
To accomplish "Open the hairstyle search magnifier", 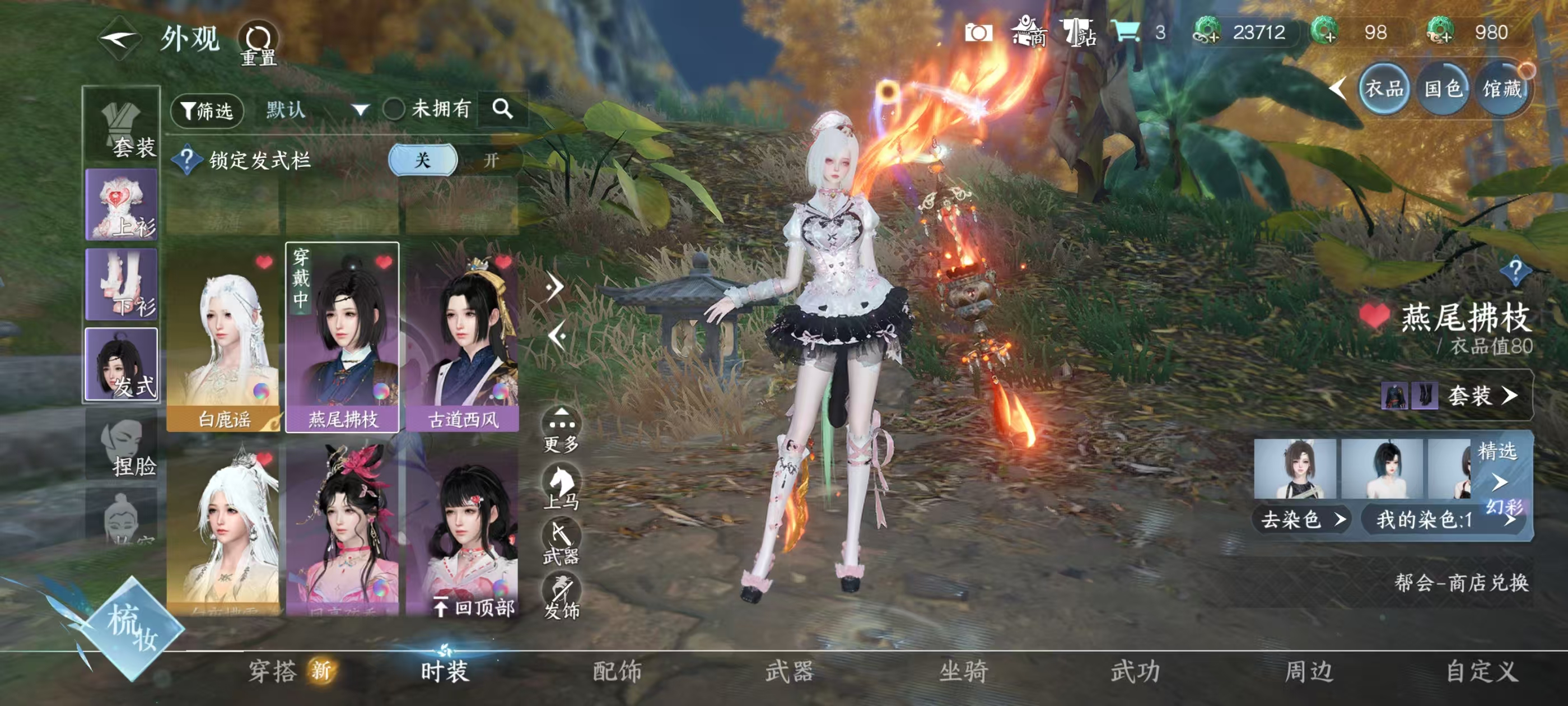I will [502, 109].
